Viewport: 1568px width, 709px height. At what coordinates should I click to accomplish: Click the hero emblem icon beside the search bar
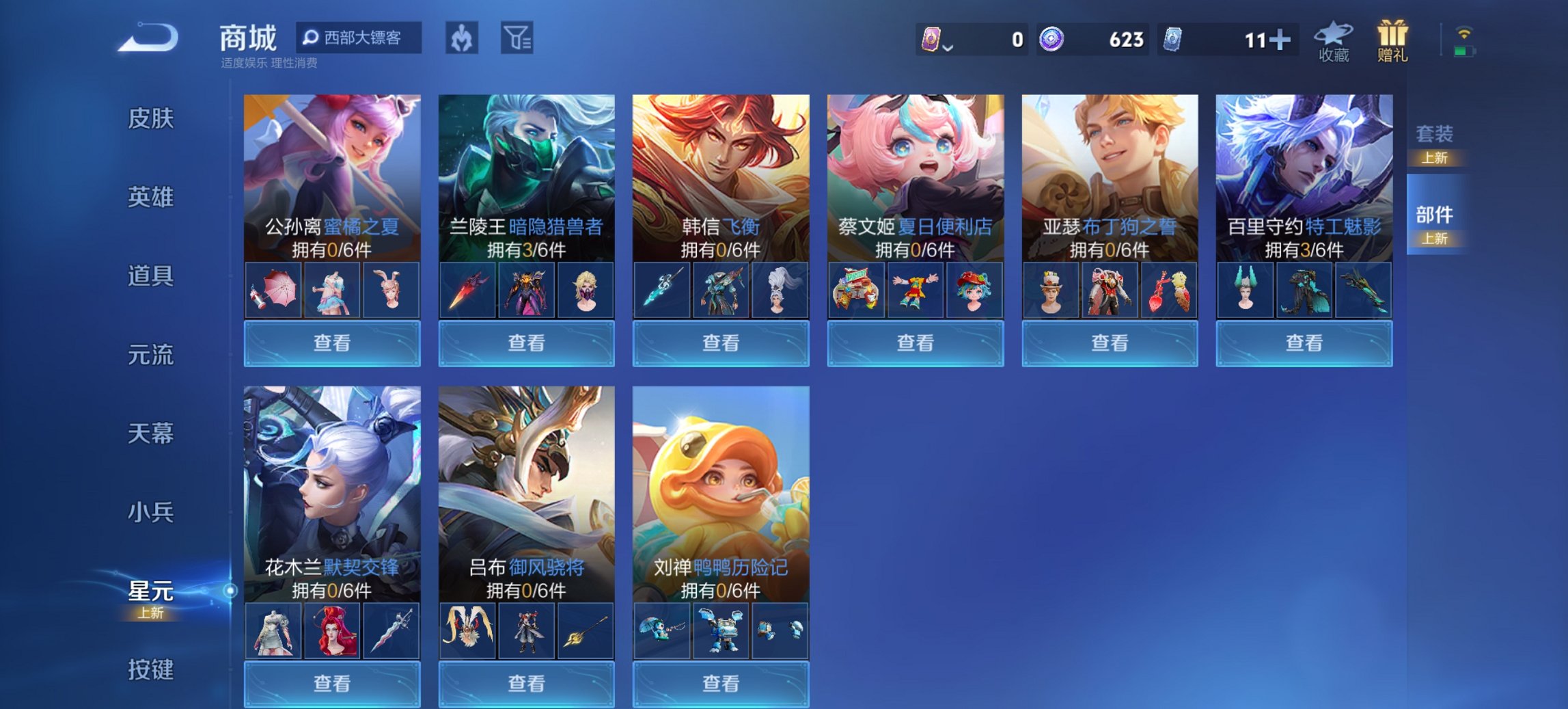(463, 39)
